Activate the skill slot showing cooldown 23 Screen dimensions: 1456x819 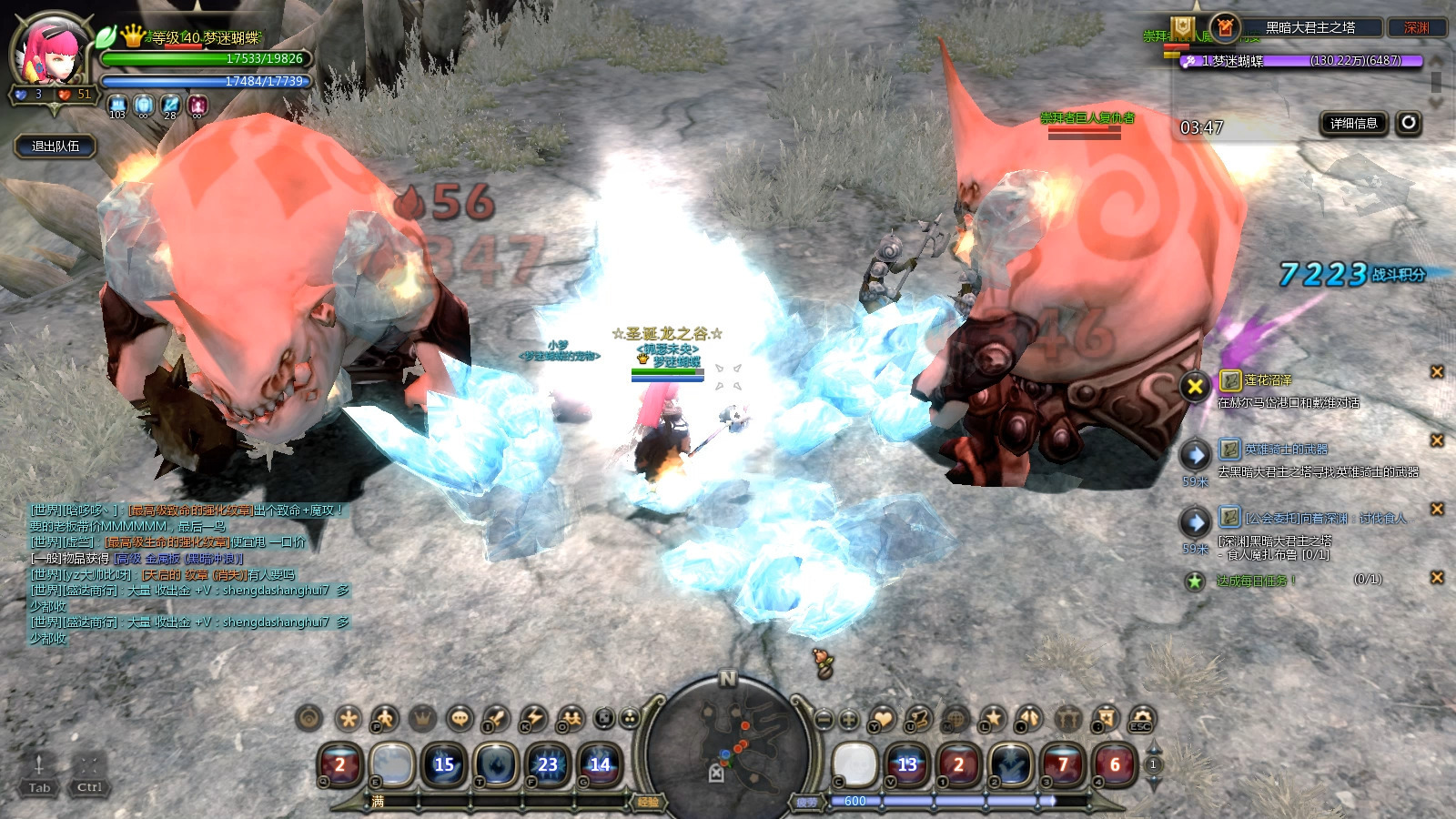(547, 764)
